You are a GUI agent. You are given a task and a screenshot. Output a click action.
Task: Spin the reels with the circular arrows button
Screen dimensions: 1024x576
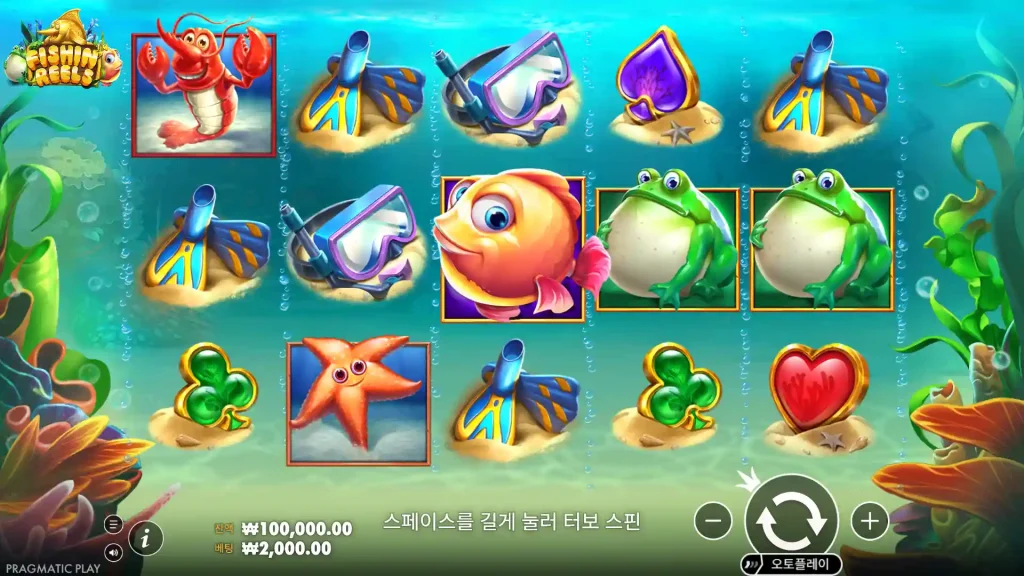[x=791, y=519]
